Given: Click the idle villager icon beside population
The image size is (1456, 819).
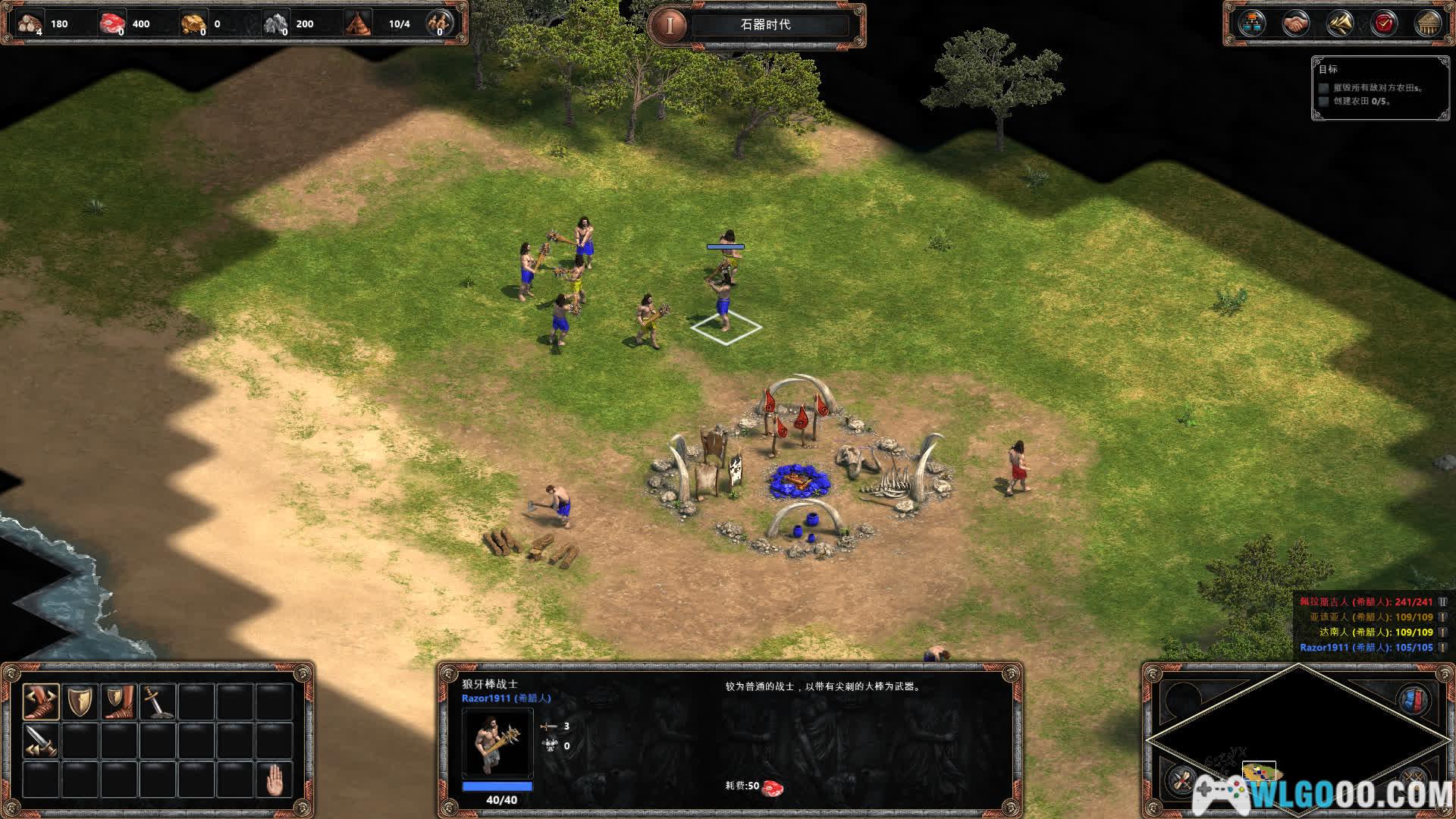Looking at the screenshot, I should (438, 23).
